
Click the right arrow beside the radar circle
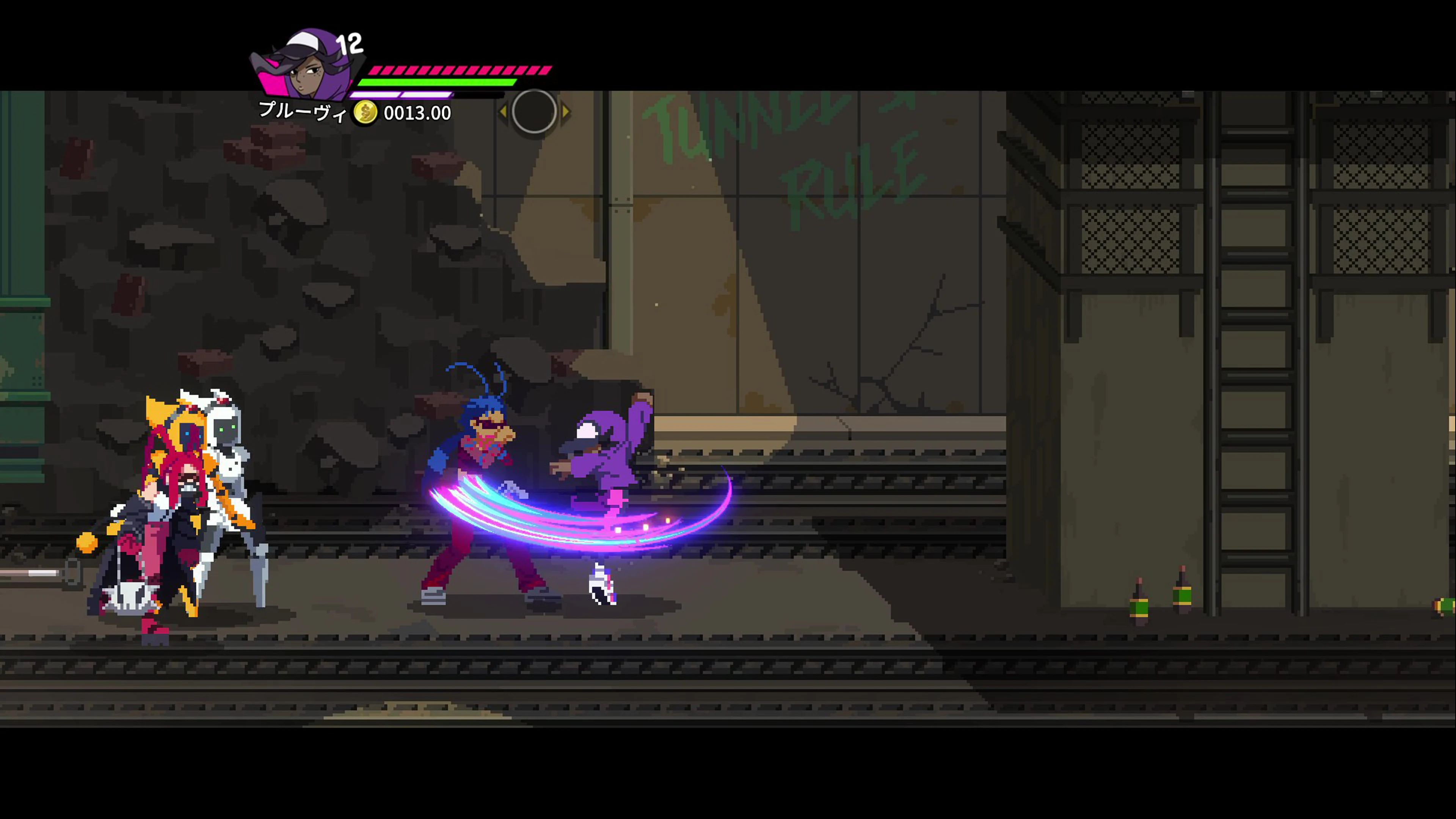click(567, 111)
